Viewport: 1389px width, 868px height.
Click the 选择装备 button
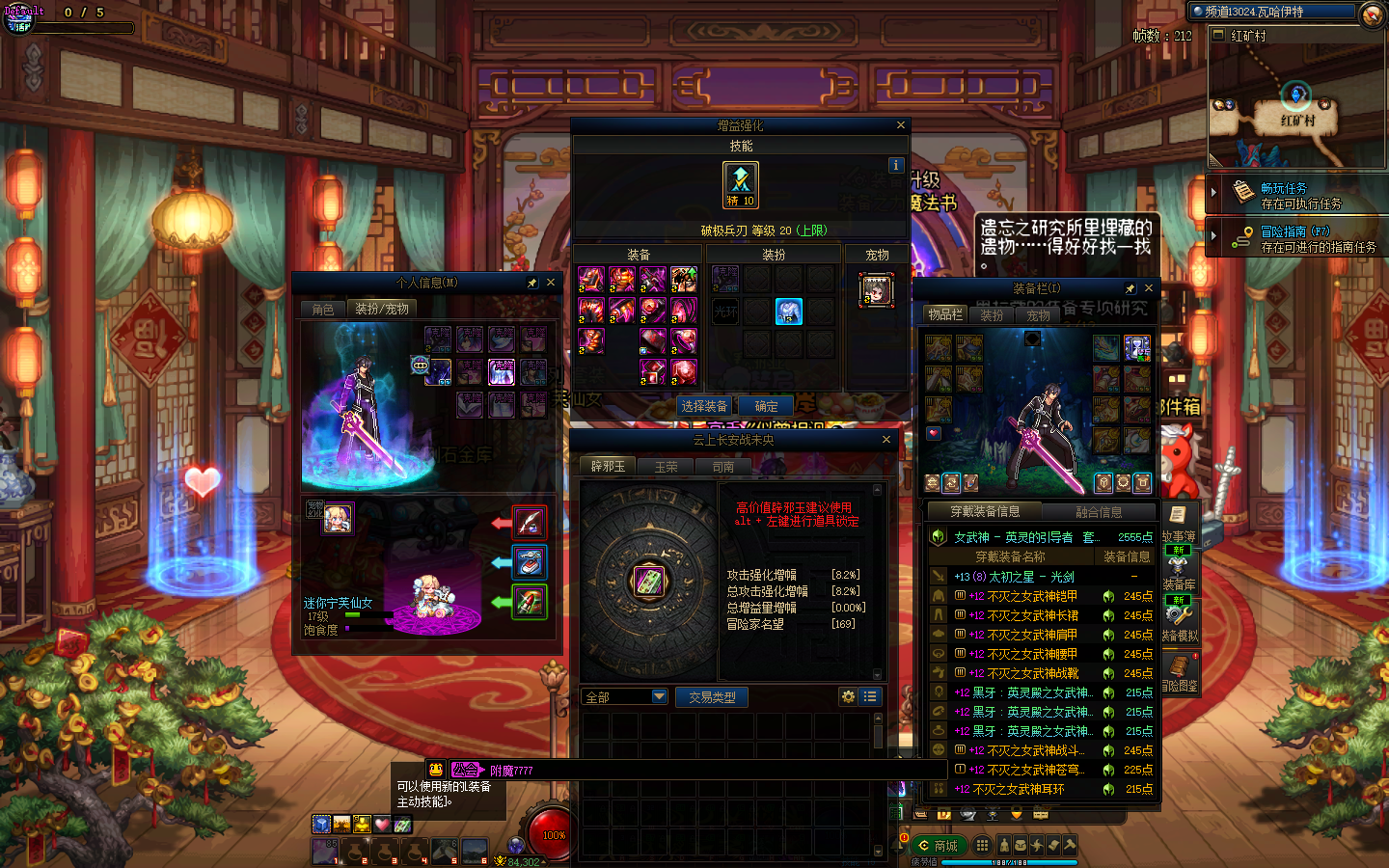[x=704, y=406]
